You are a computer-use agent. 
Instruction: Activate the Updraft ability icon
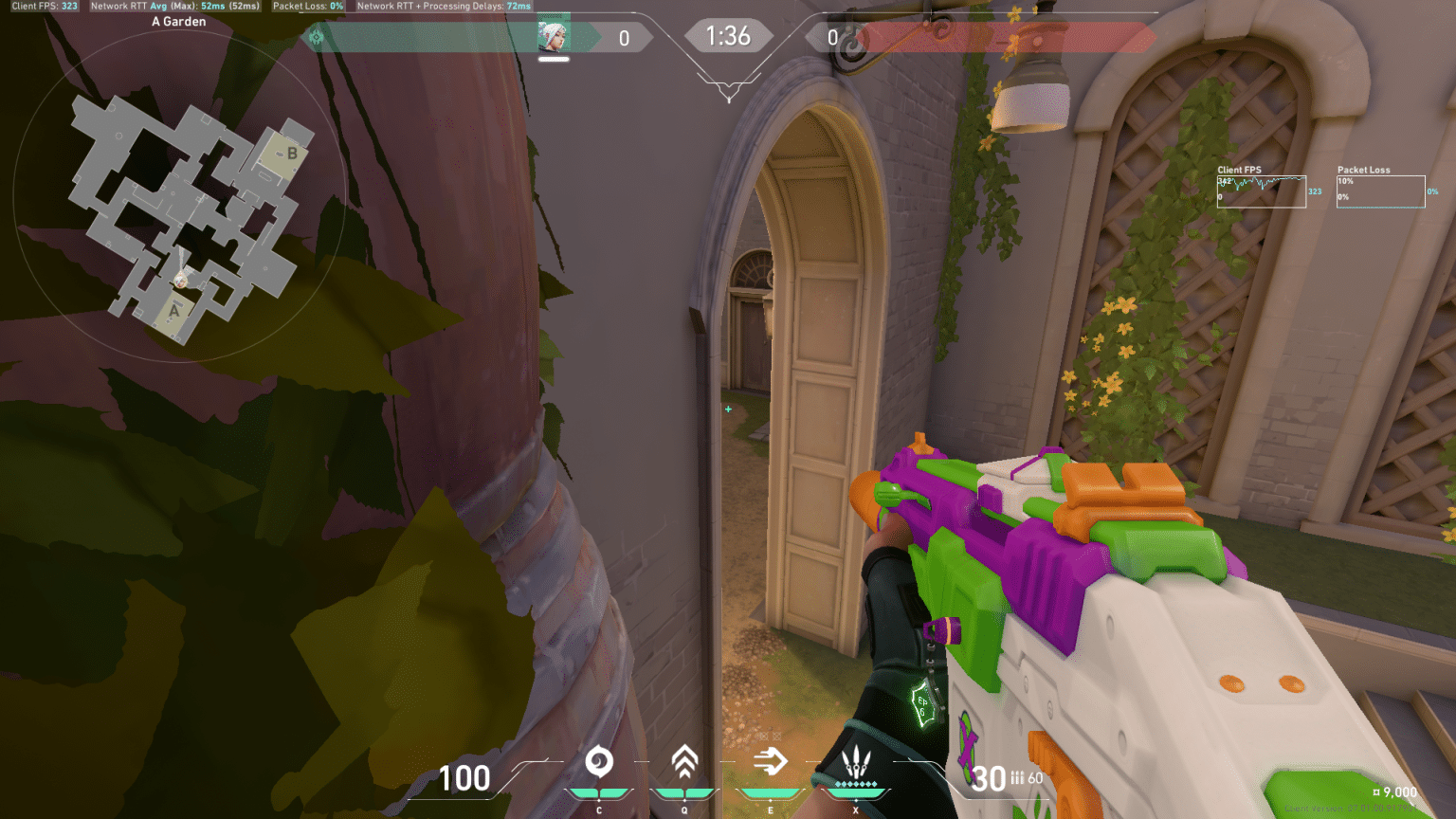[684, 761]
